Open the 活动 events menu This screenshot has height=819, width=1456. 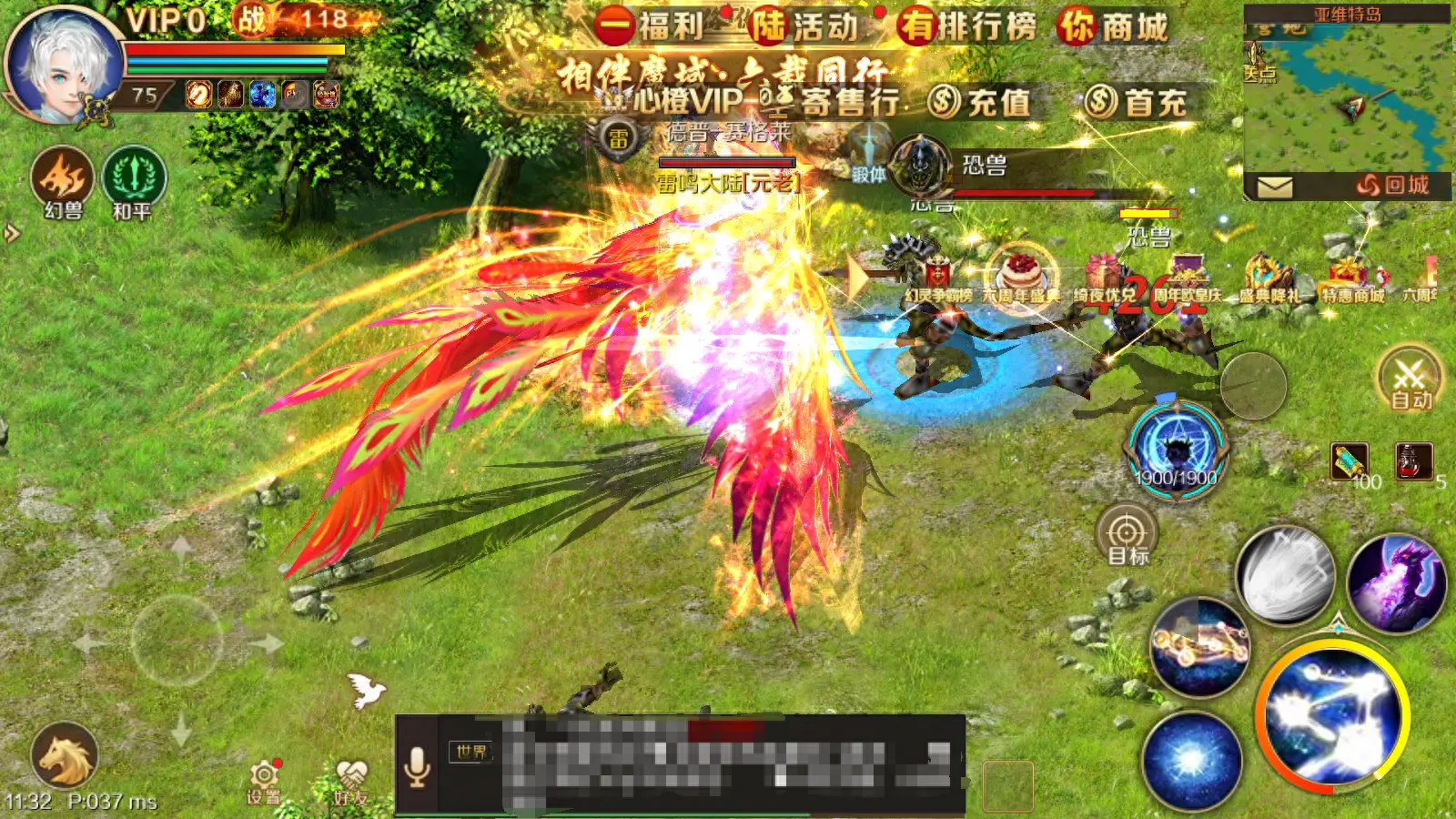pos(803,26)
